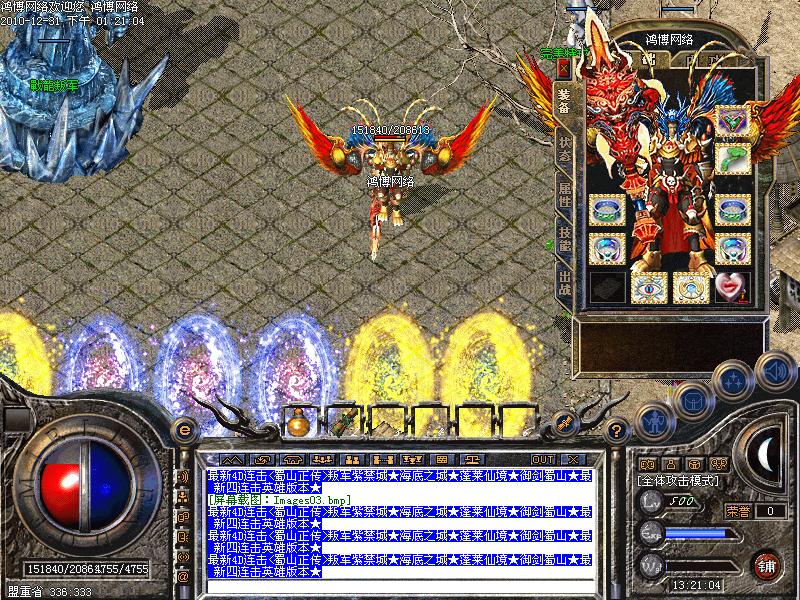Use the gourd potion in the hotbar

click(x=297, y=423)
